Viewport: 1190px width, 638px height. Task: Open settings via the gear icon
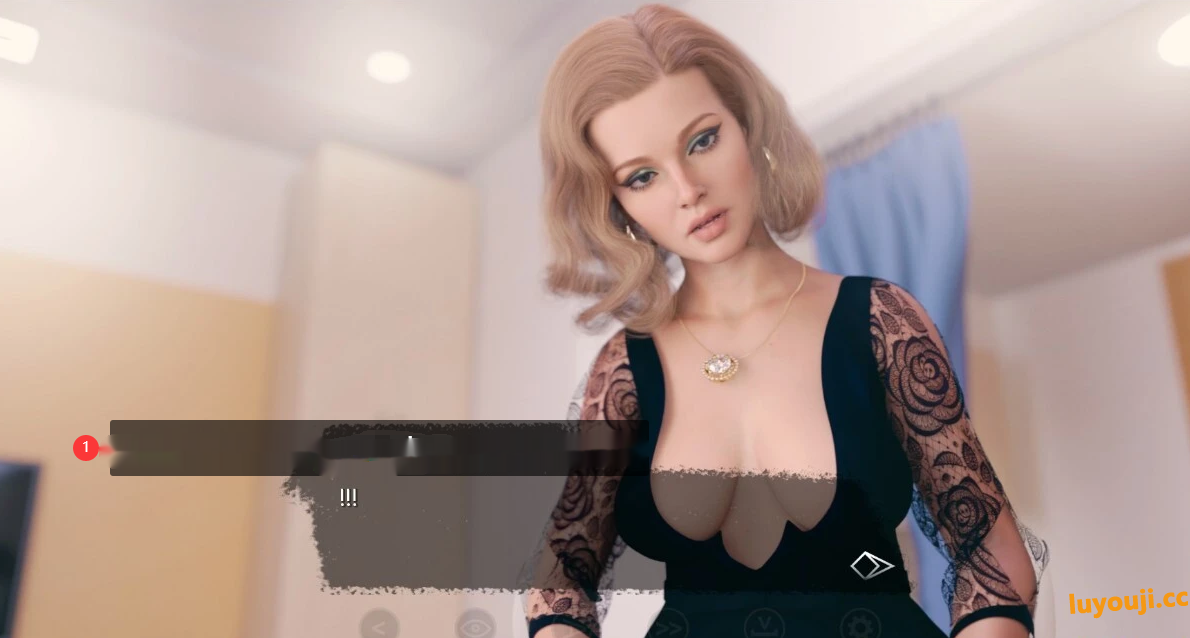pyautogui.click(x=860, y=626)
